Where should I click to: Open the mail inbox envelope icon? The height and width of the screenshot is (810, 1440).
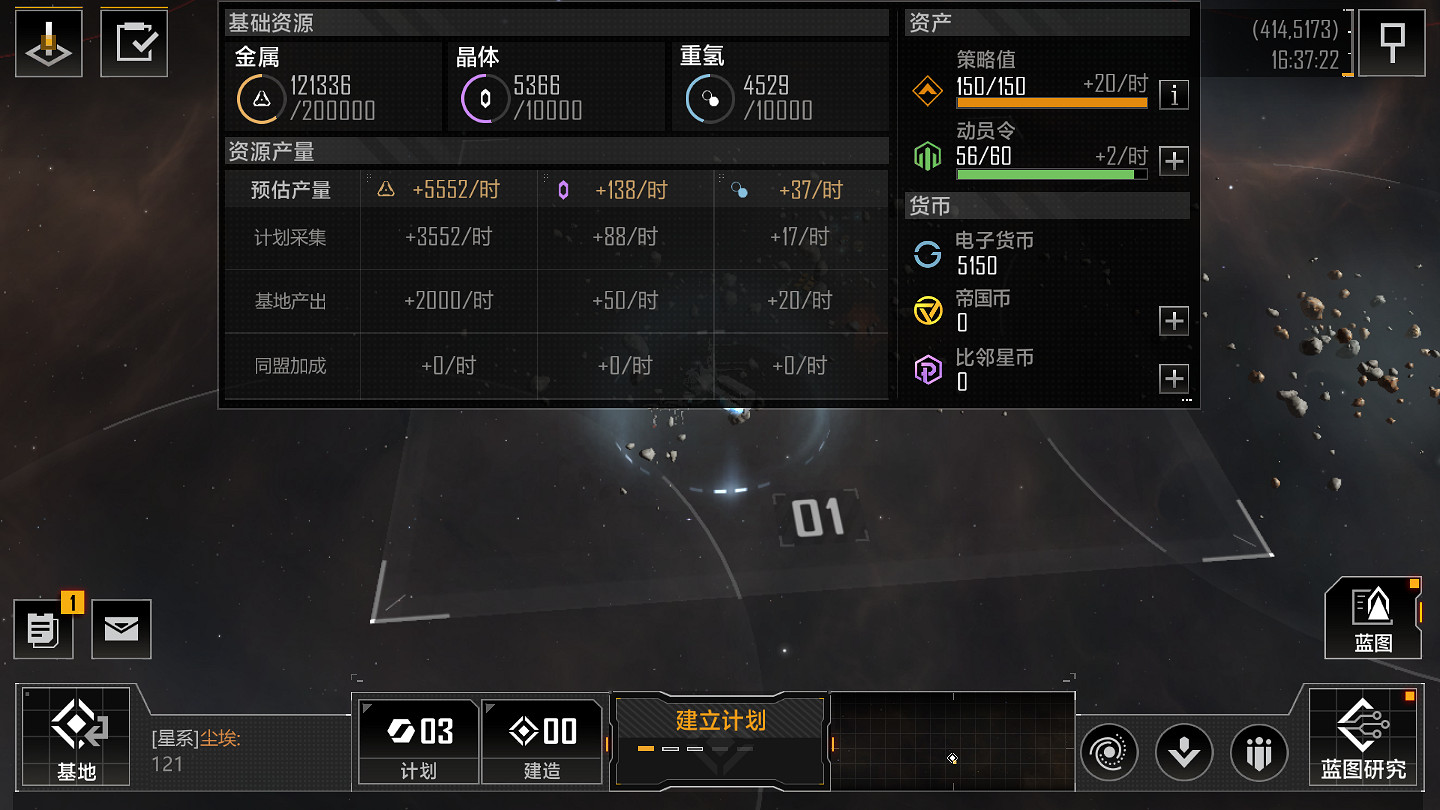pyautogui.click(x=121, y=629)
